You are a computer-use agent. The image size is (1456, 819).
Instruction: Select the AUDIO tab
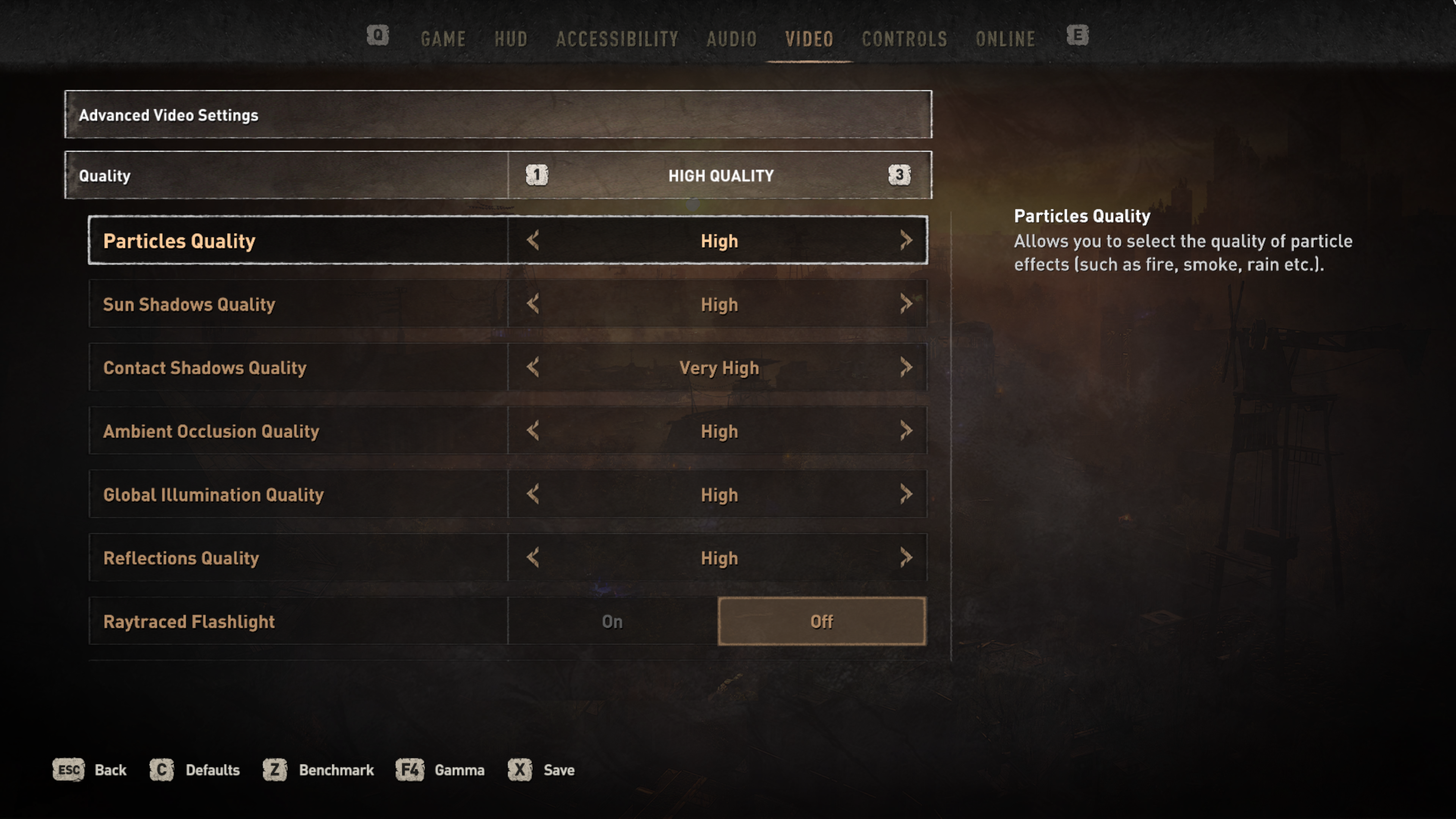[731, 39]
